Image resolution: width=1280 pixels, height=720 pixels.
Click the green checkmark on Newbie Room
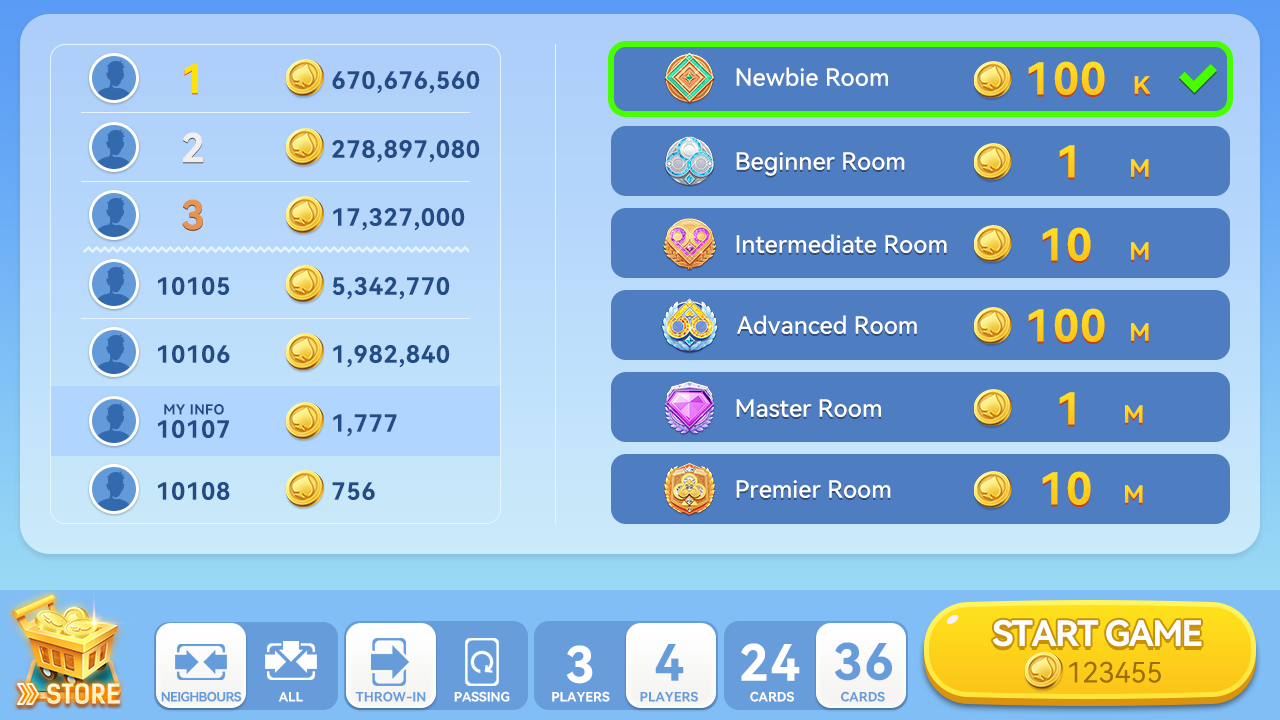(x=1196, y=77)
